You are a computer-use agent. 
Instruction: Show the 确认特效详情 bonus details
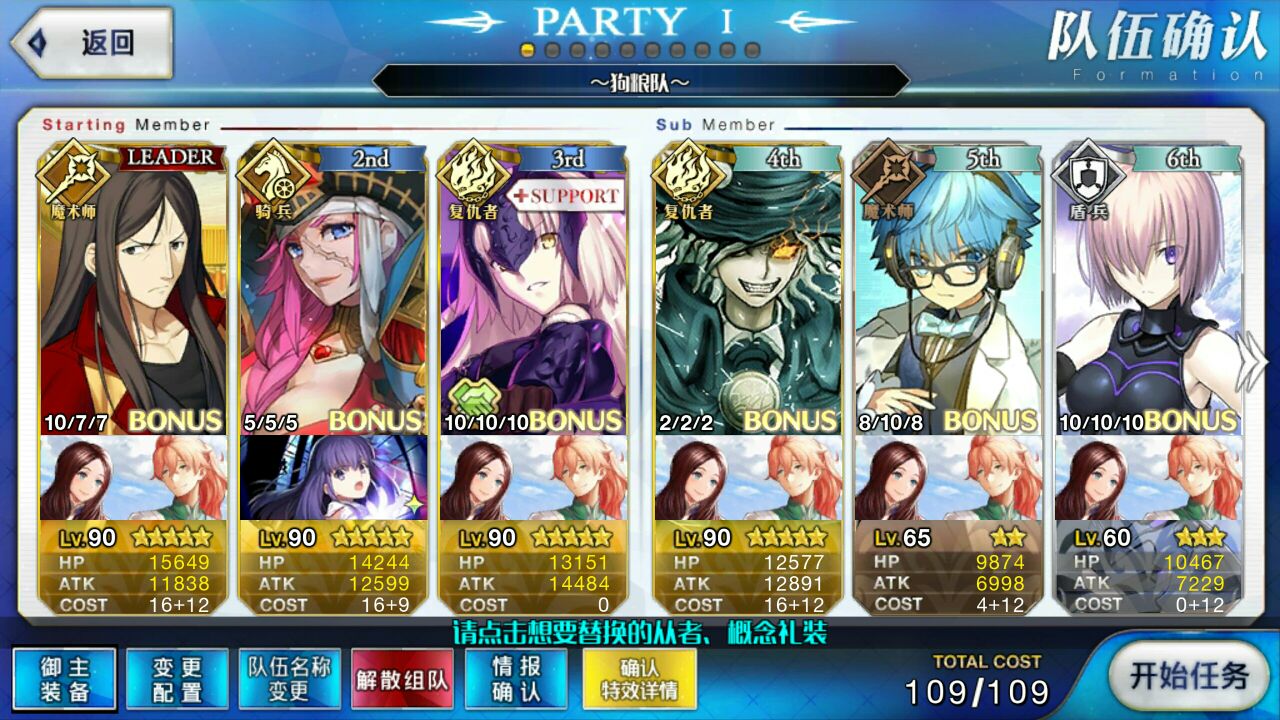(x=639, y=680)
